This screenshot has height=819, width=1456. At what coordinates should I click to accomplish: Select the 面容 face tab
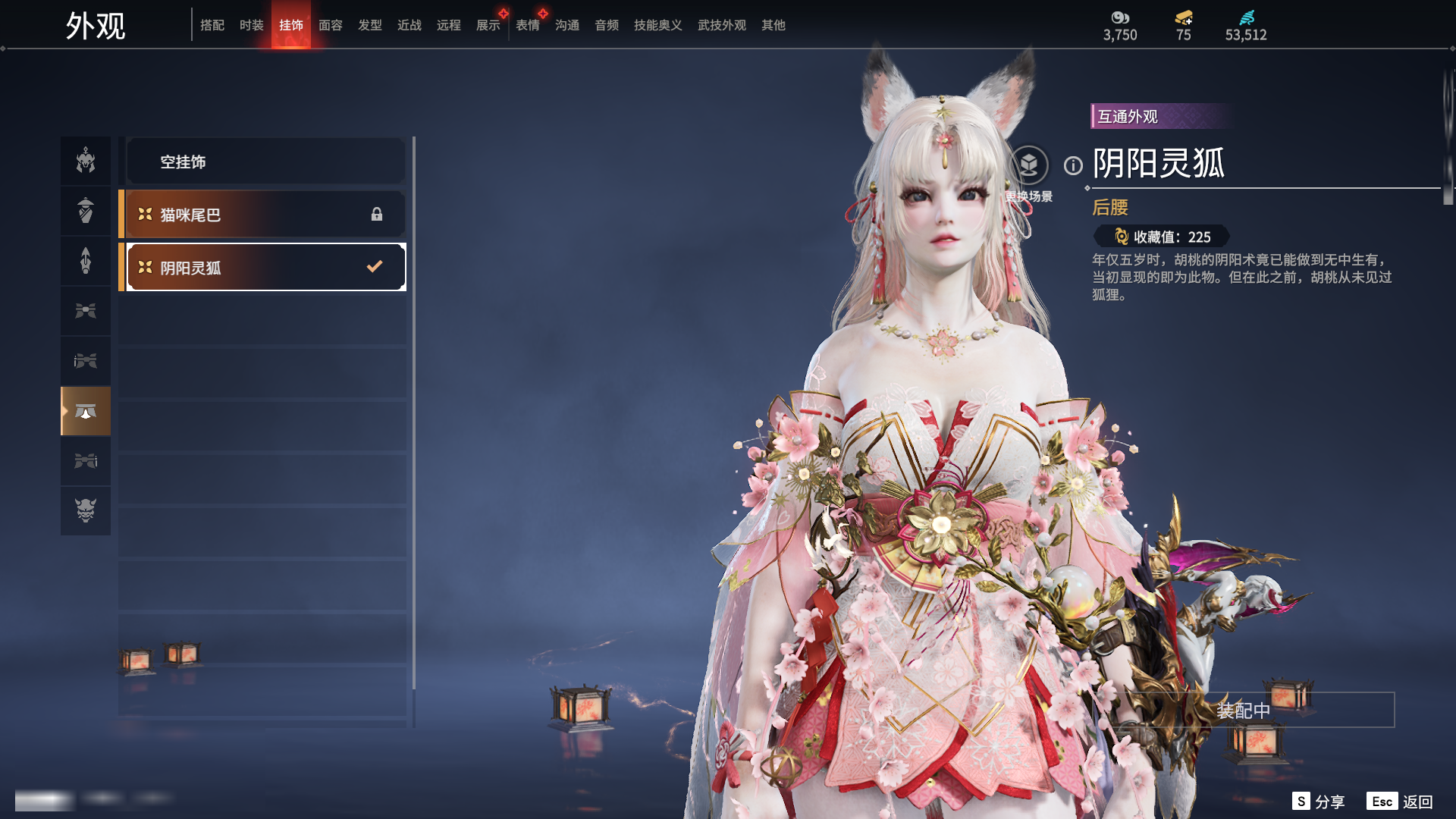[x=331, y=25]
